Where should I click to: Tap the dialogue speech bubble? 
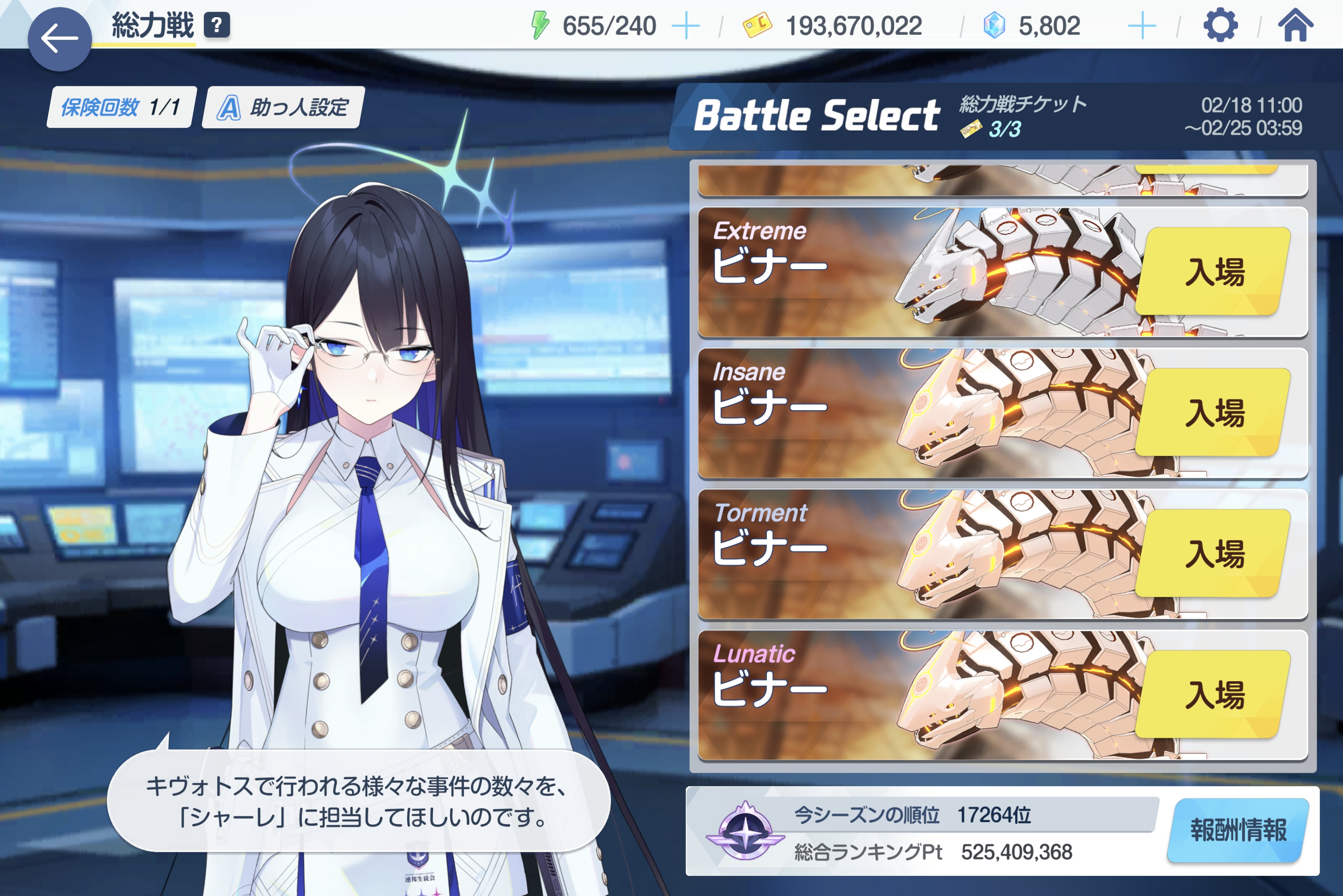[358, 801]
